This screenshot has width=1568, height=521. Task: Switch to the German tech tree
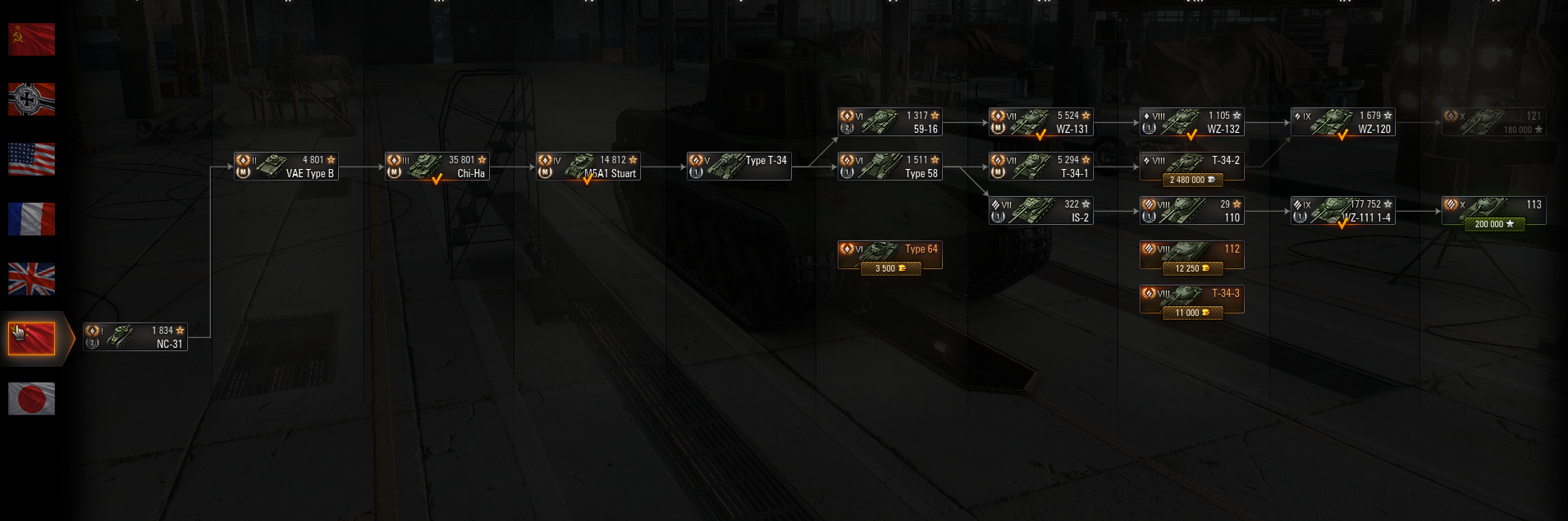[x=31, y=99]
